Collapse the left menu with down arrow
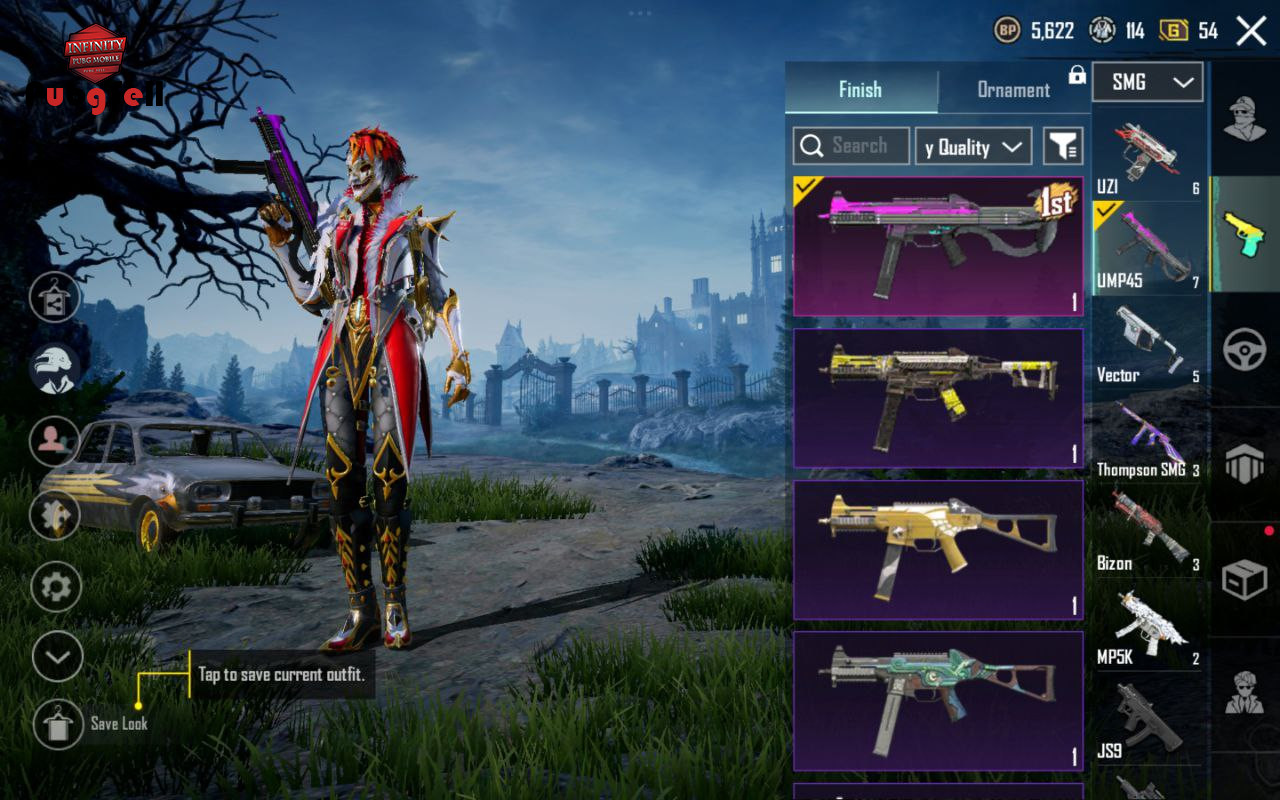Image resolution: width=1280 pixels, height=800 pixels. (57, 657)
